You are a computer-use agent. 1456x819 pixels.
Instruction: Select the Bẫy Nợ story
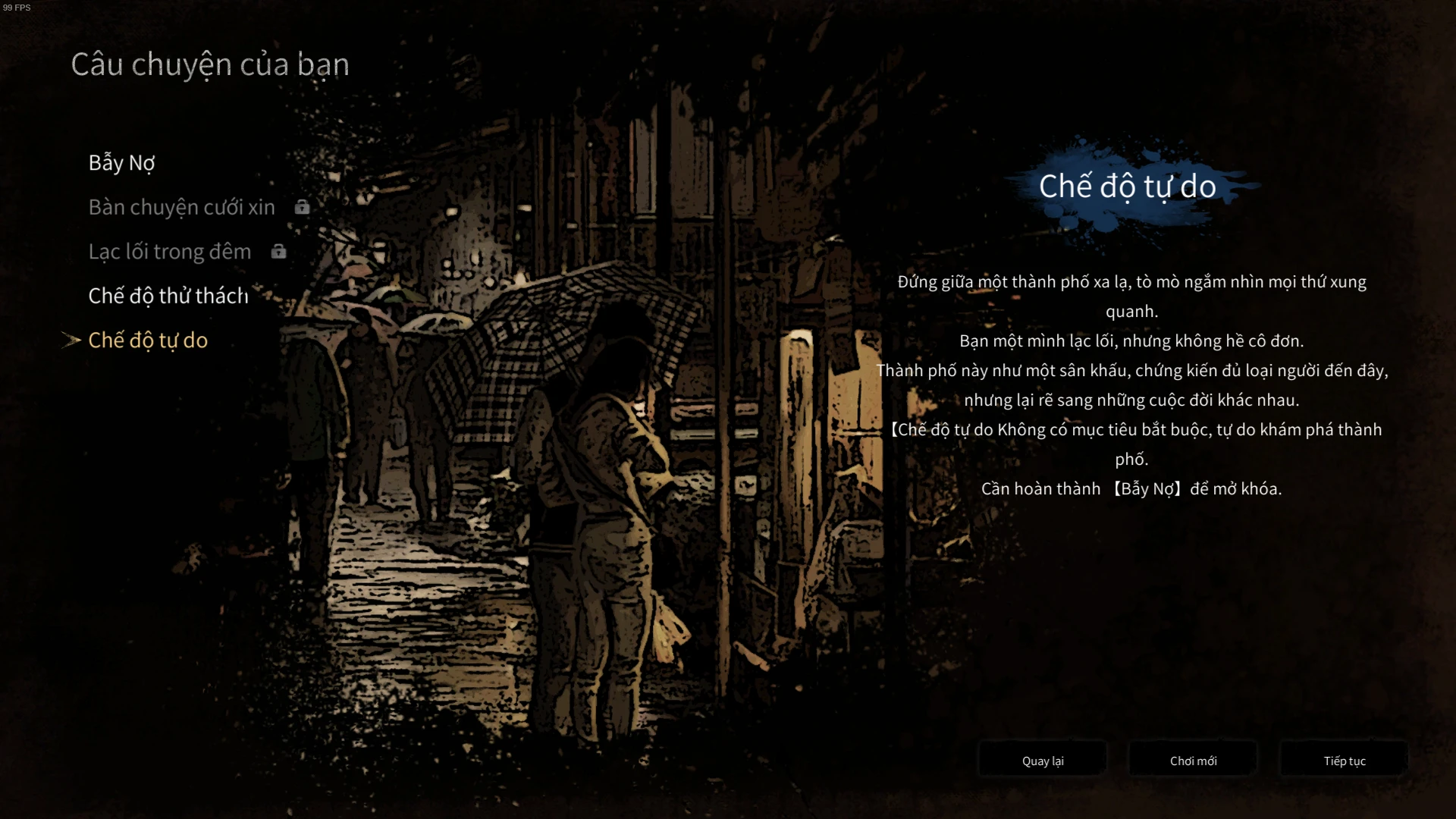point(121,163)
